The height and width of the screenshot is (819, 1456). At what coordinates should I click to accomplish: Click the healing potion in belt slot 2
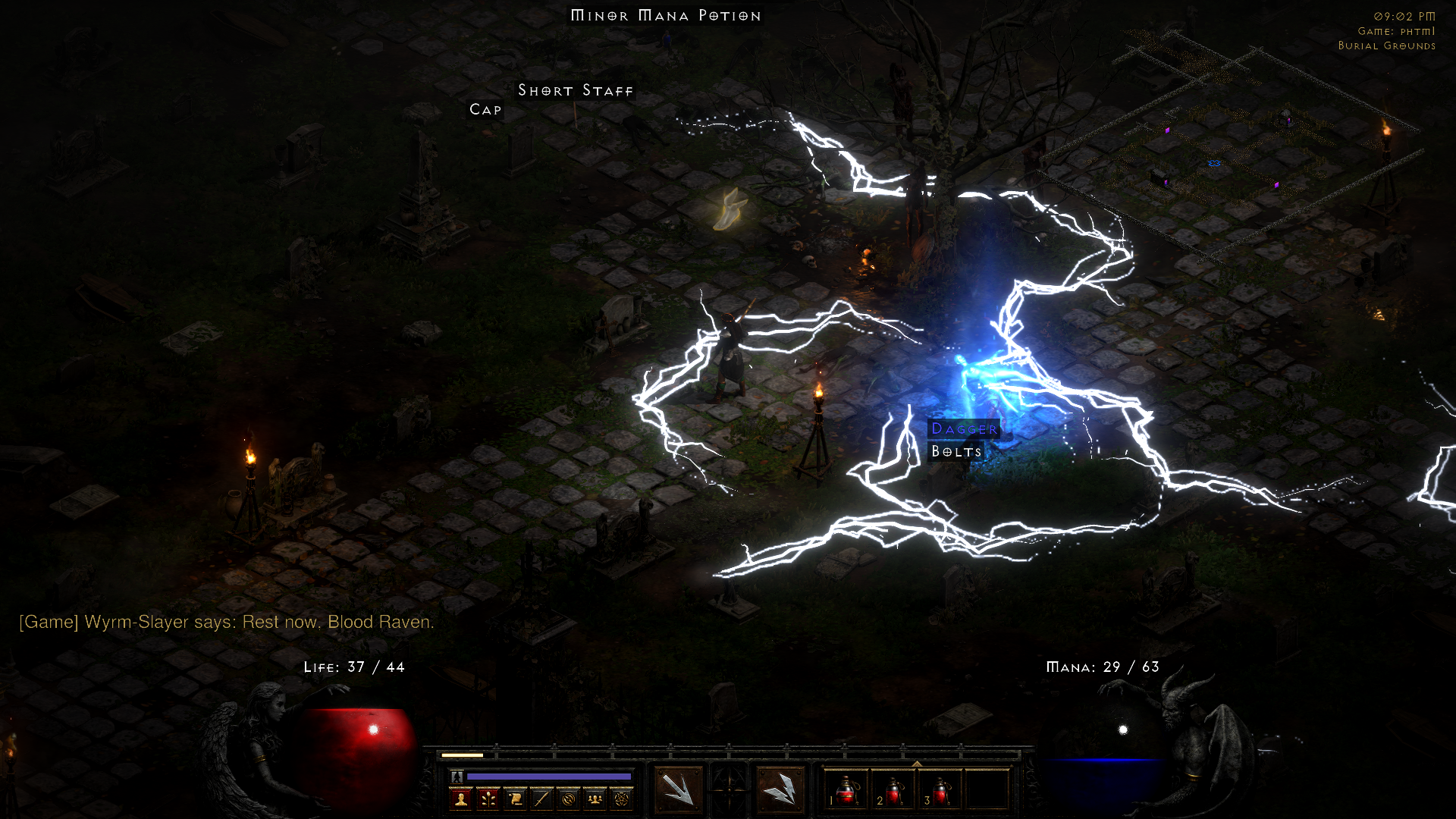click(893, 789)
